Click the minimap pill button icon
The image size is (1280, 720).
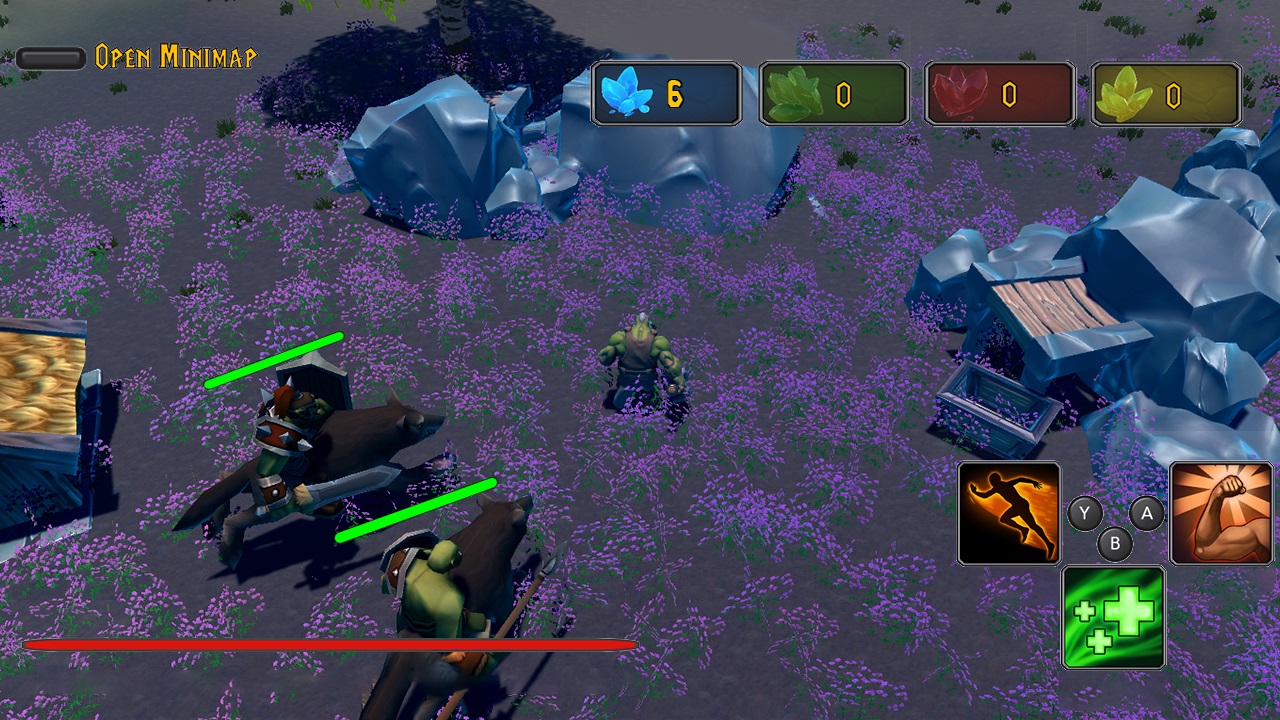tap(50, 57)
